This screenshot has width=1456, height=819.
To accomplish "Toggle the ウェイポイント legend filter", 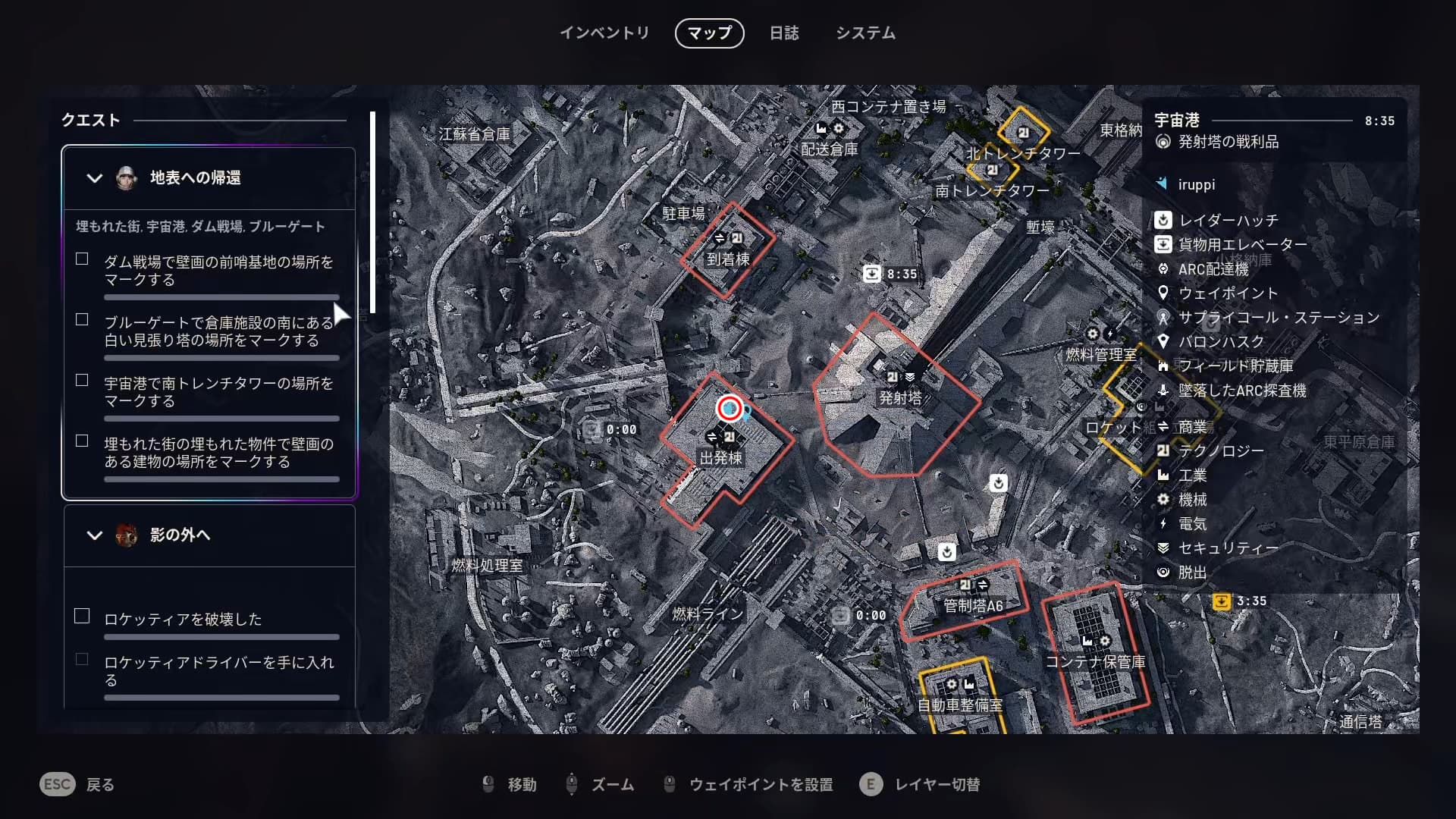I will pos(1228,293).
